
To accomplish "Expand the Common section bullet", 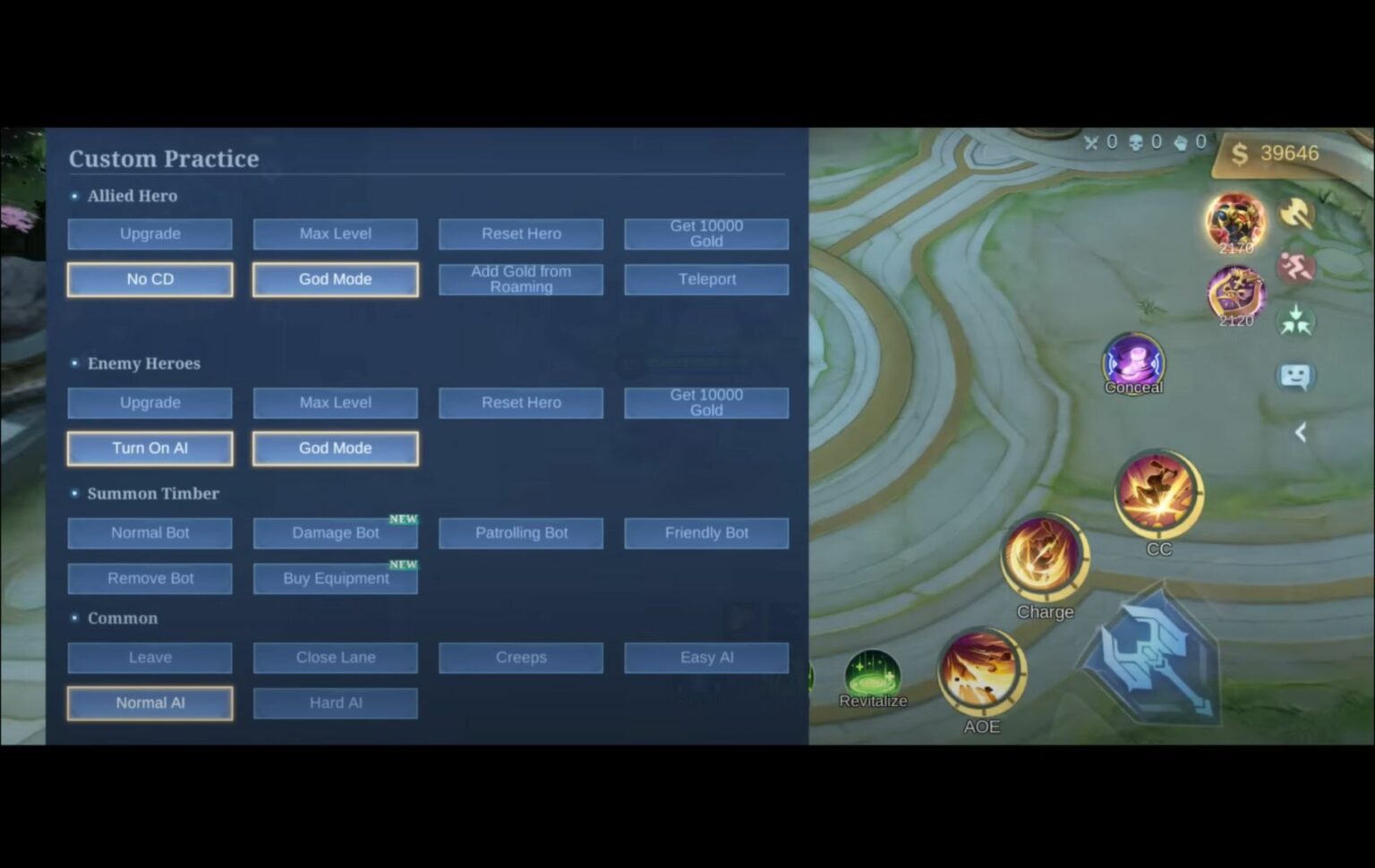I will [x=75, y=617].
